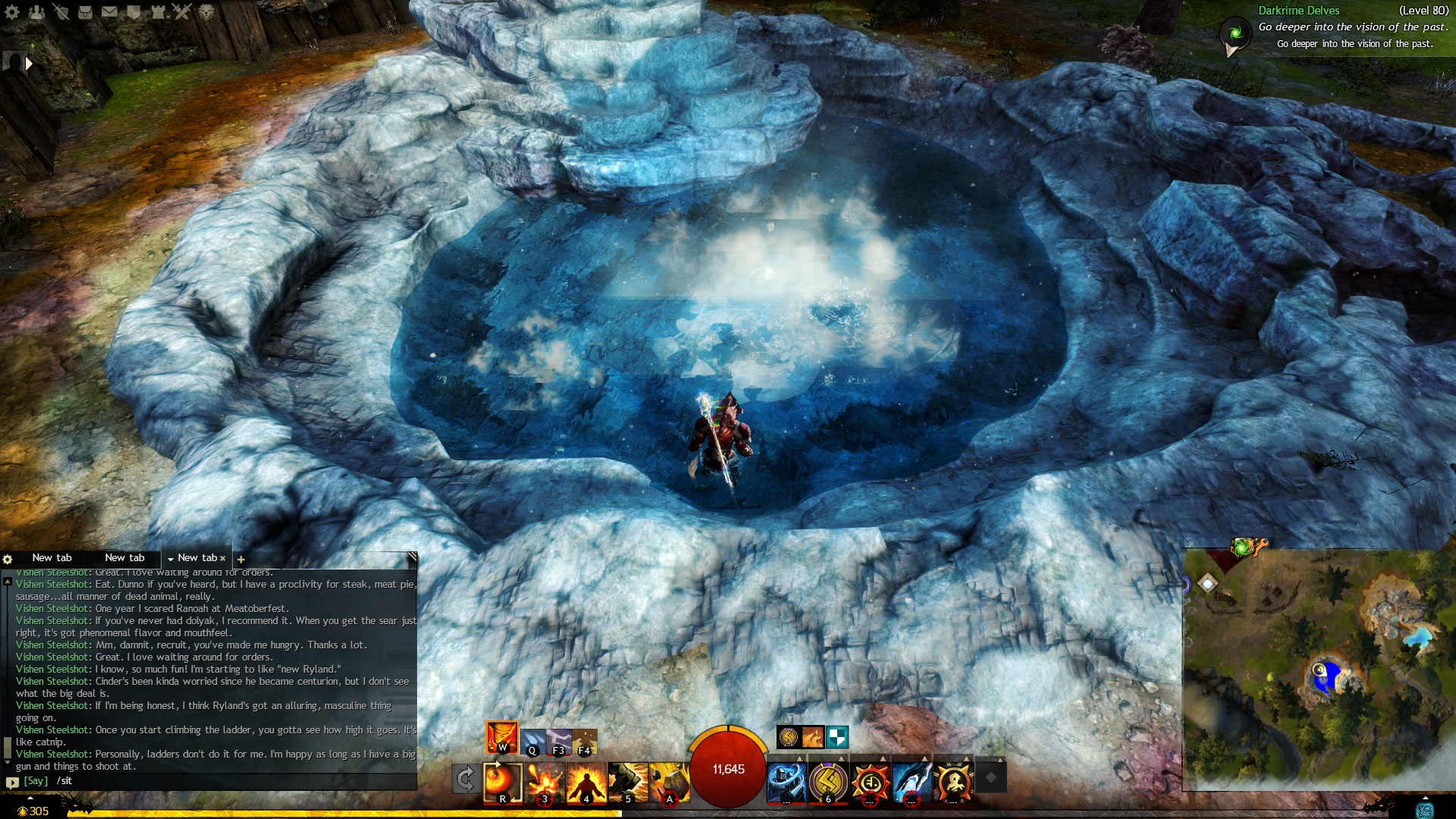Activate the weapon swap button

[x=465, y=779]
